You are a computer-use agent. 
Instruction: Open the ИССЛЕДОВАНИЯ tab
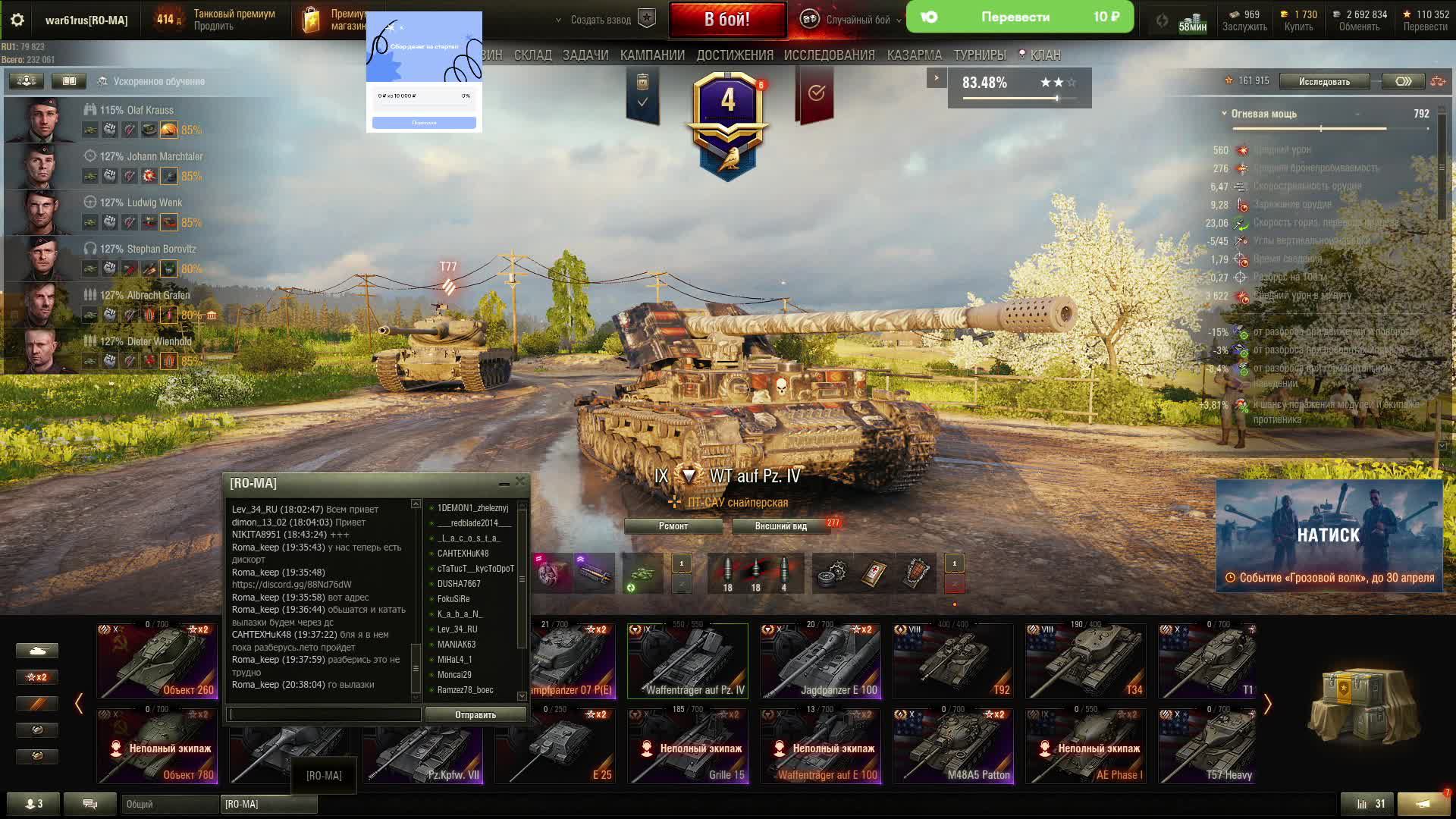pyautogui.click(x=829, y=55)
